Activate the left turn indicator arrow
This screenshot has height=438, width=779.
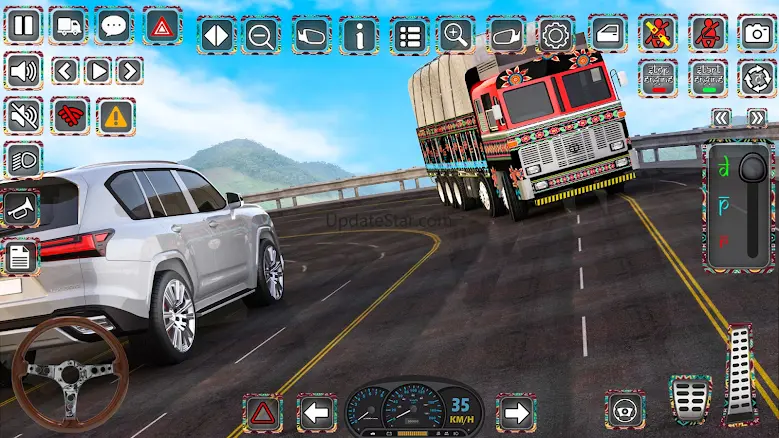[x=317, y=412]
